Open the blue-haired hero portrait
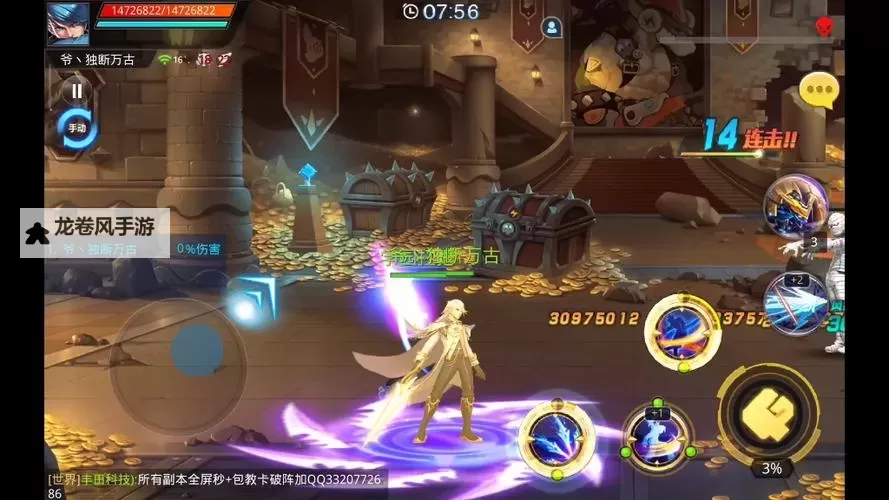Screen dimensions: 889x500 click(67, 23)
